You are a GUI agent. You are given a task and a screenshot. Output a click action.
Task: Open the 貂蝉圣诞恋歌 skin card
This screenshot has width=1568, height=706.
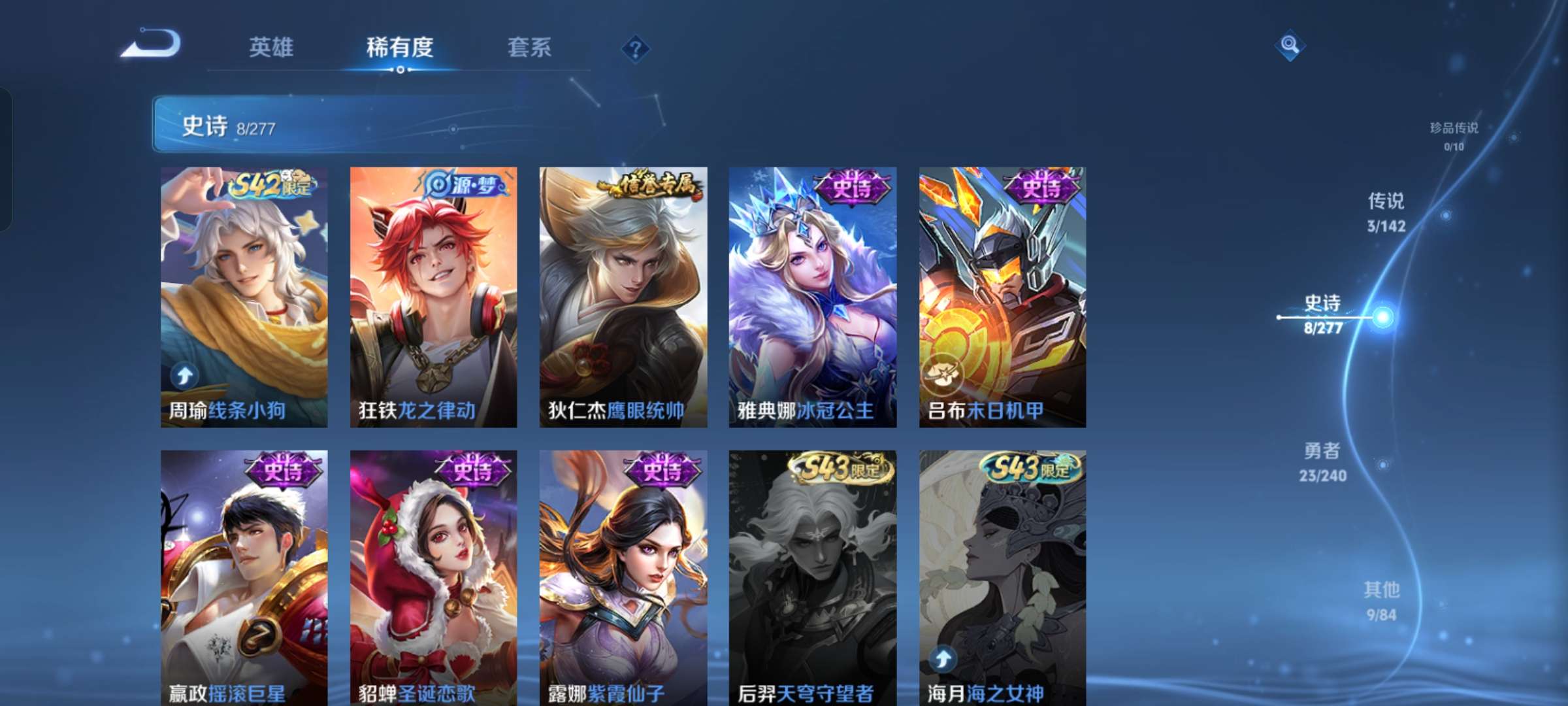pyautogui.click(x=431, y=575)
